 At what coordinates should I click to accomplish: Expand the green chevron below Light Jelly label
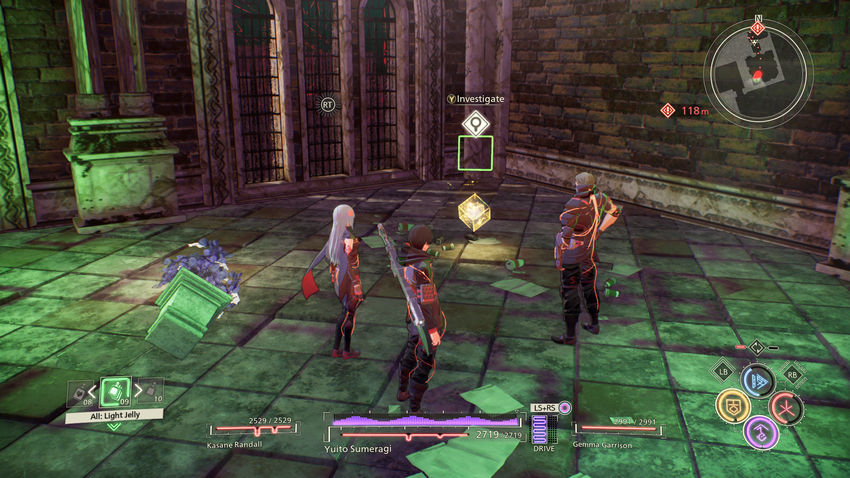pos(114,426)
